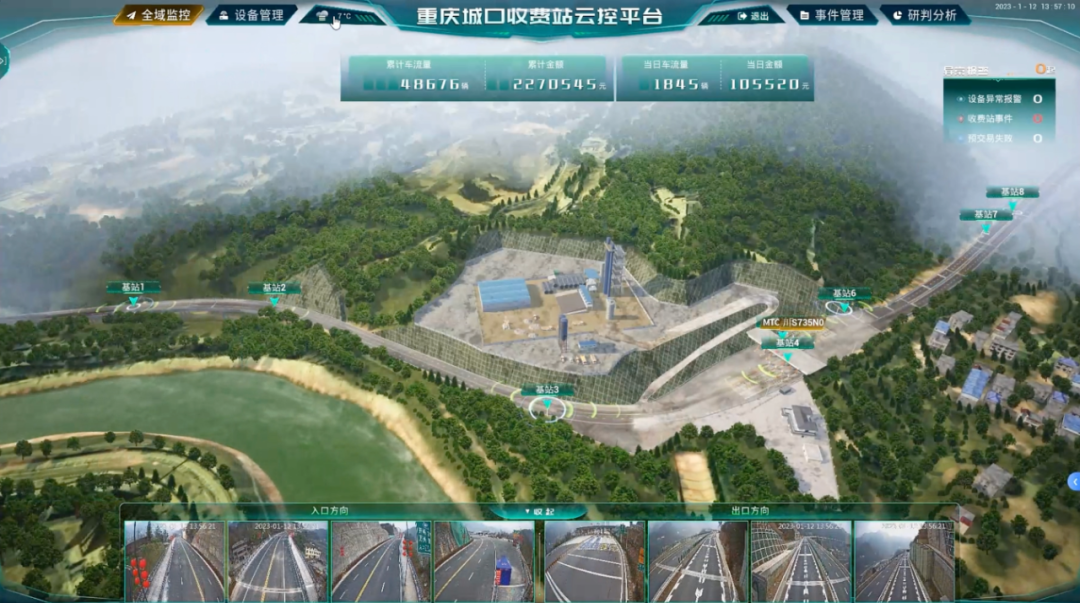Select the 基站6 map marker
This screenshot has height=603, width=1080.
pyautogui.click(x=844, y=294)
